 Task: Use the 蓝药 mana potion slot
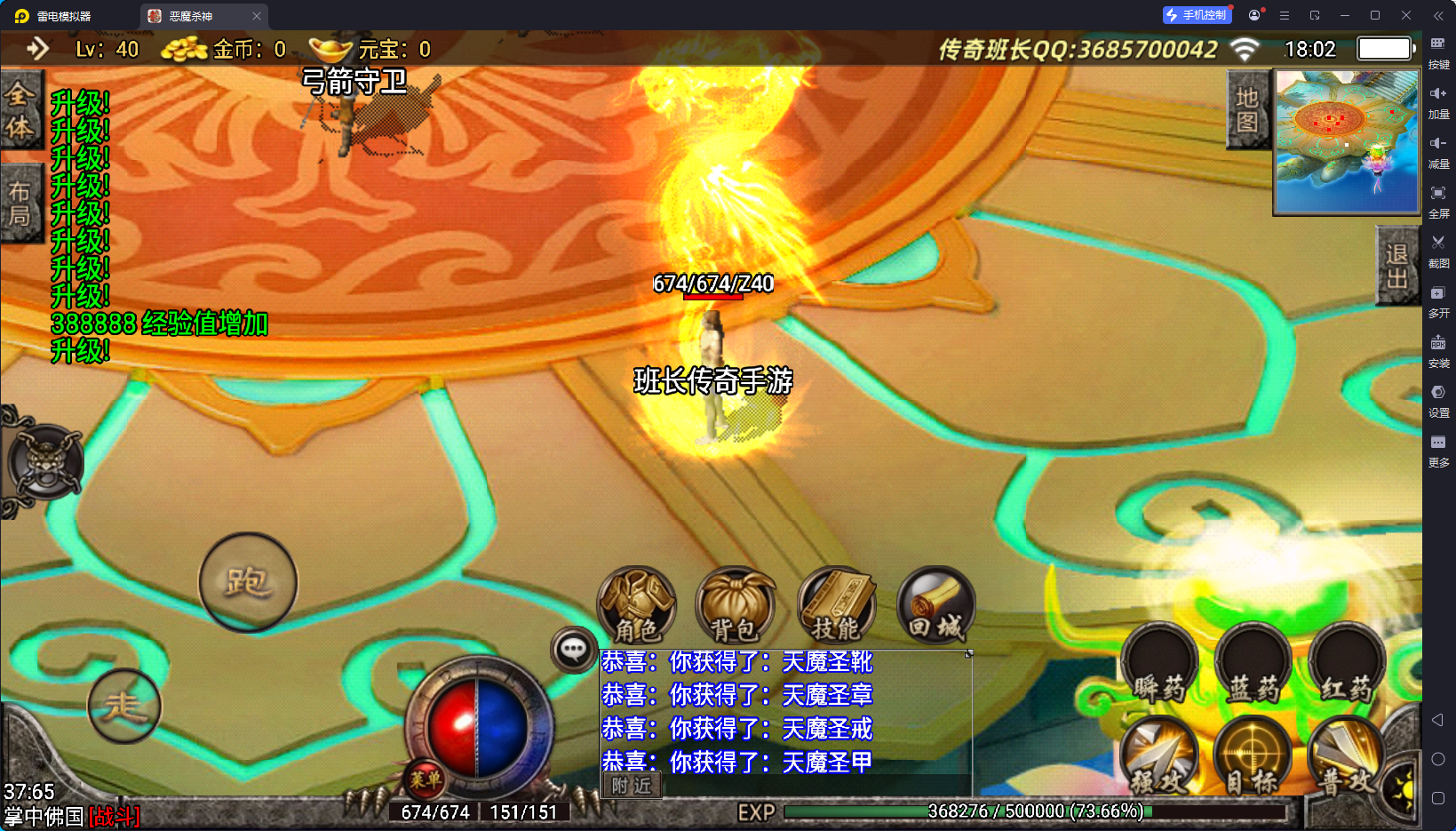1253,665
